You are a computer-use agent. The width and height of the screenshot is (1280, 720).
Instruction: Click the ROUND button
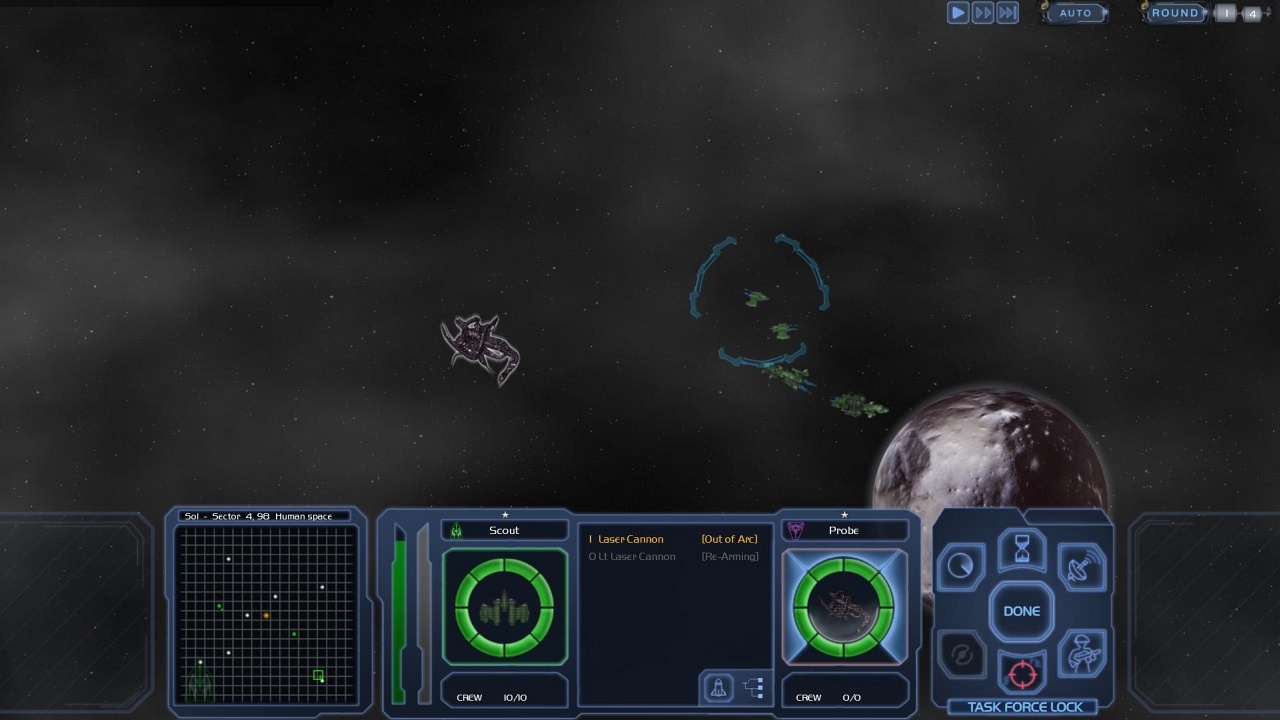[x=1175, y=13]
